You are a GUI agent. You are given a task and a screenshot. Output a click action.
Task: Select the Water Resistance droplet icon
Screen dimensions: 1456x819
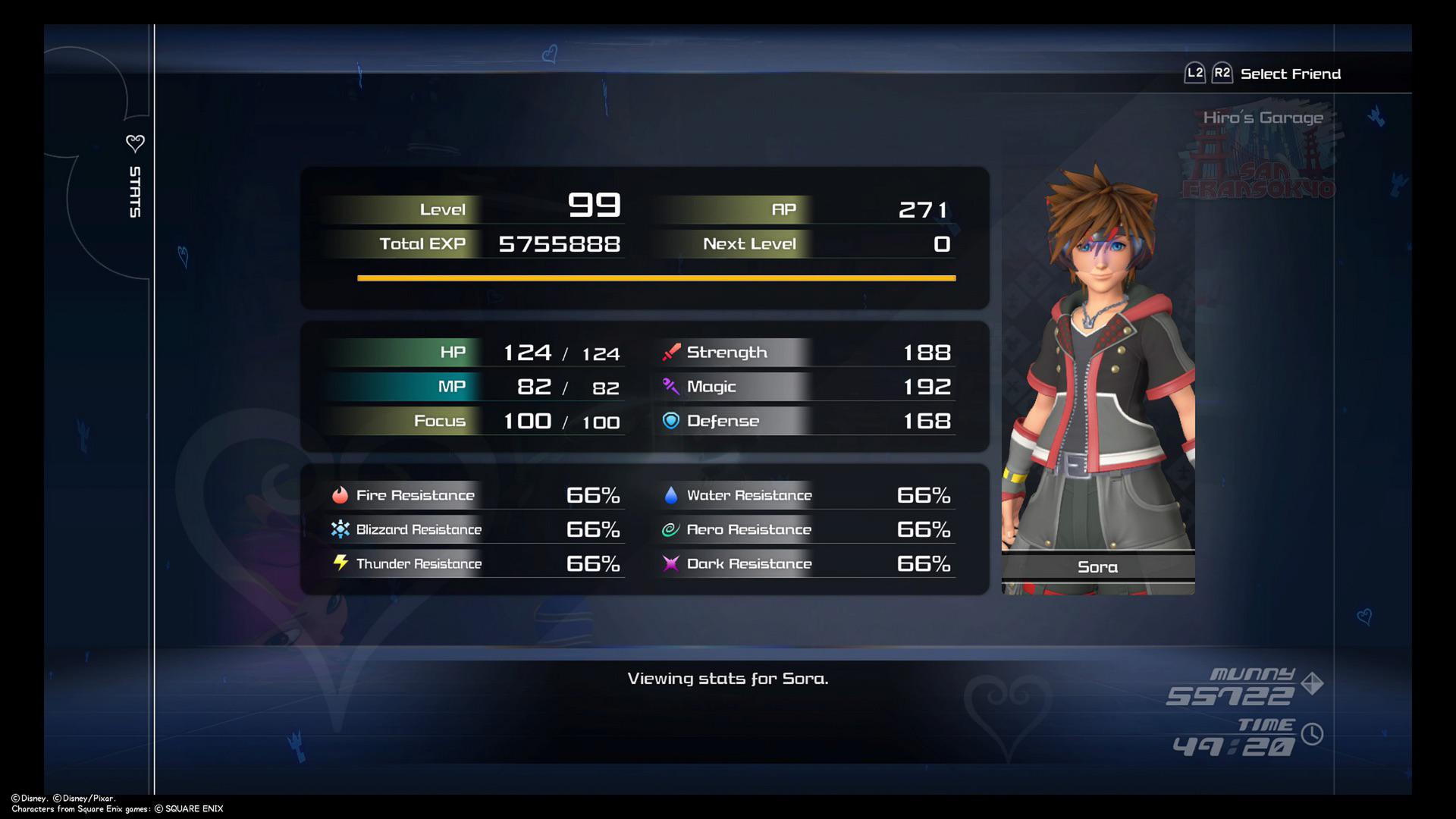click(x=670, y=494)
